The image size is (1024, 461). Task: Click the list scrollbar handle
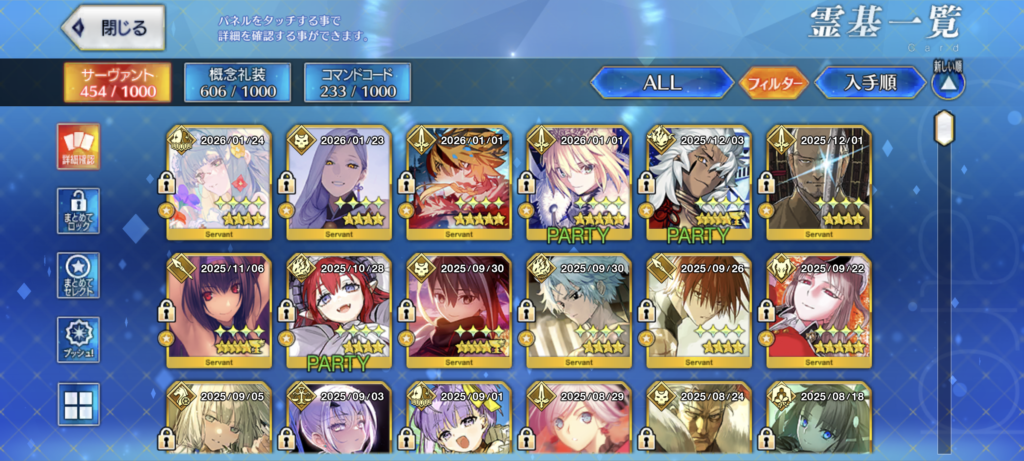[x=943, y=128]
